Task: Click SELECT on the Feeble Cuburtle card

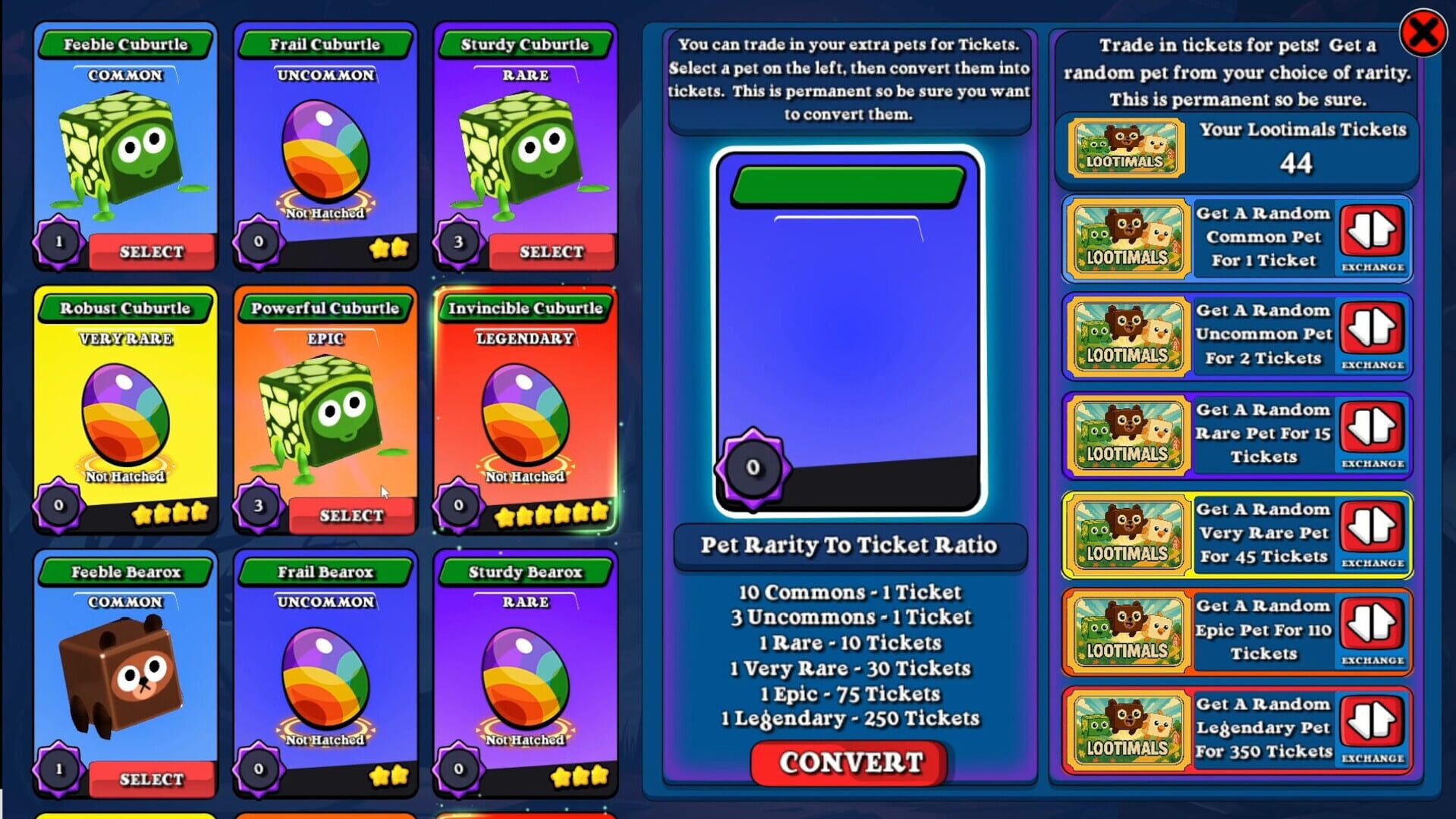Action: pyautogui.click(x=150, y=251)
